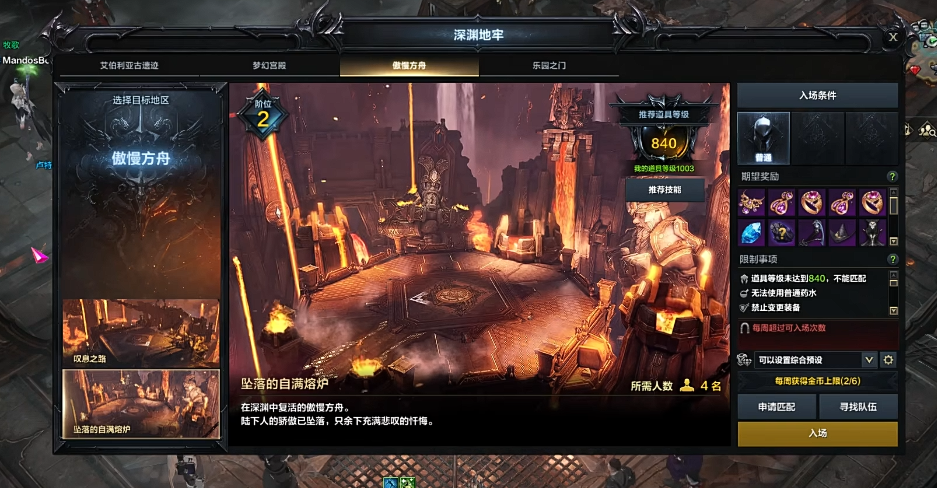Show help for 期望奖励 rewards
Image resolution: width=937 pixels, height=488 pixels.
pos(892,177)
